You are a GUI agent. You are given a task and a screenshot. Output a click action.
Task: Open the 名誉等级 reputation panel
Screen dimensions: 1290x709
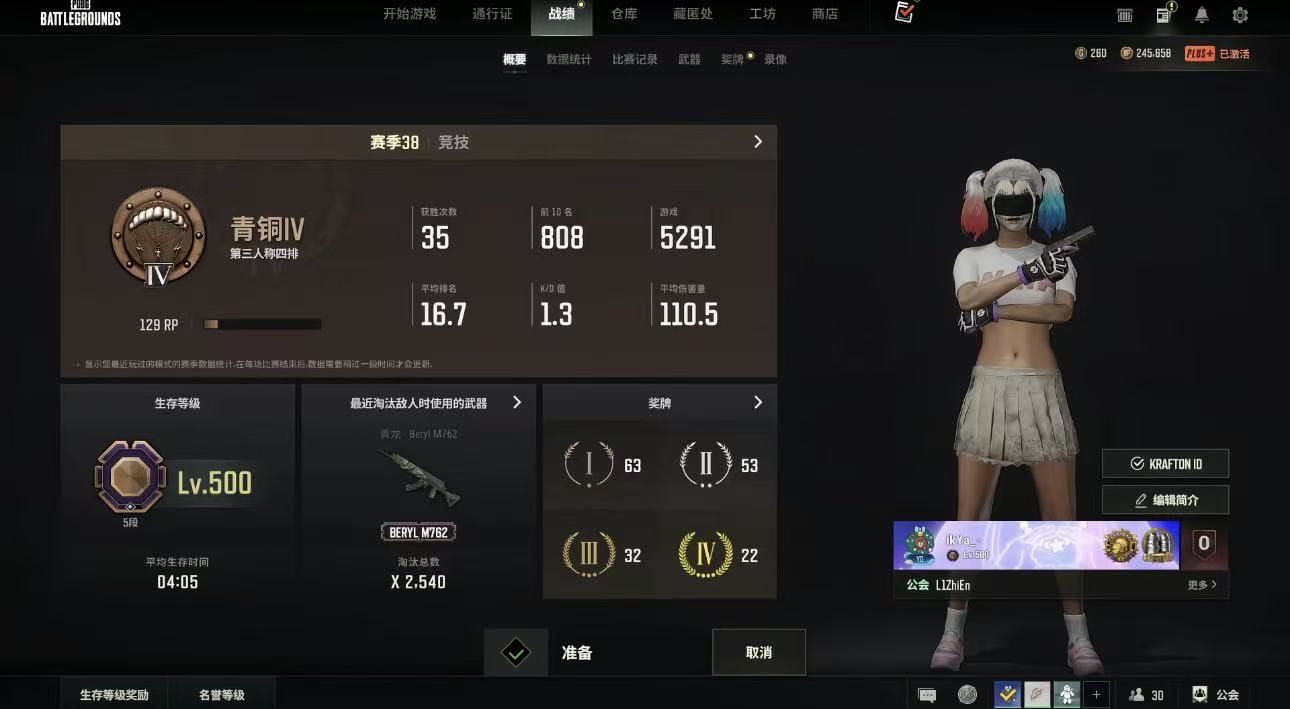pos(221,694)
